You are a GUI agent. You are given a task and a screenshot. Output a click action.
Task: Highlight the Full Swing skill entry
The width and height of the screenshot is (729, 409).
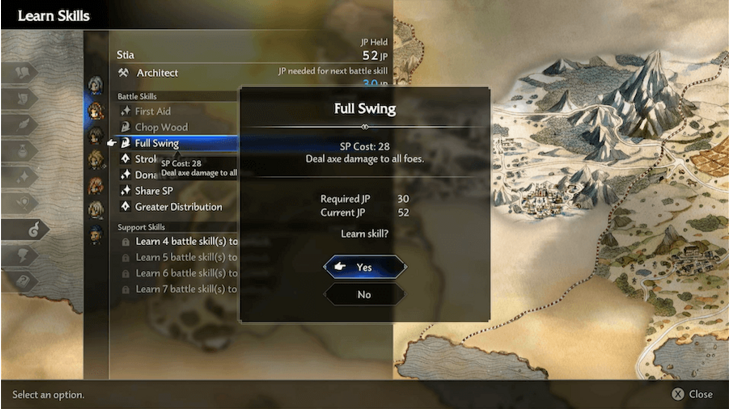tap(157, 144)
